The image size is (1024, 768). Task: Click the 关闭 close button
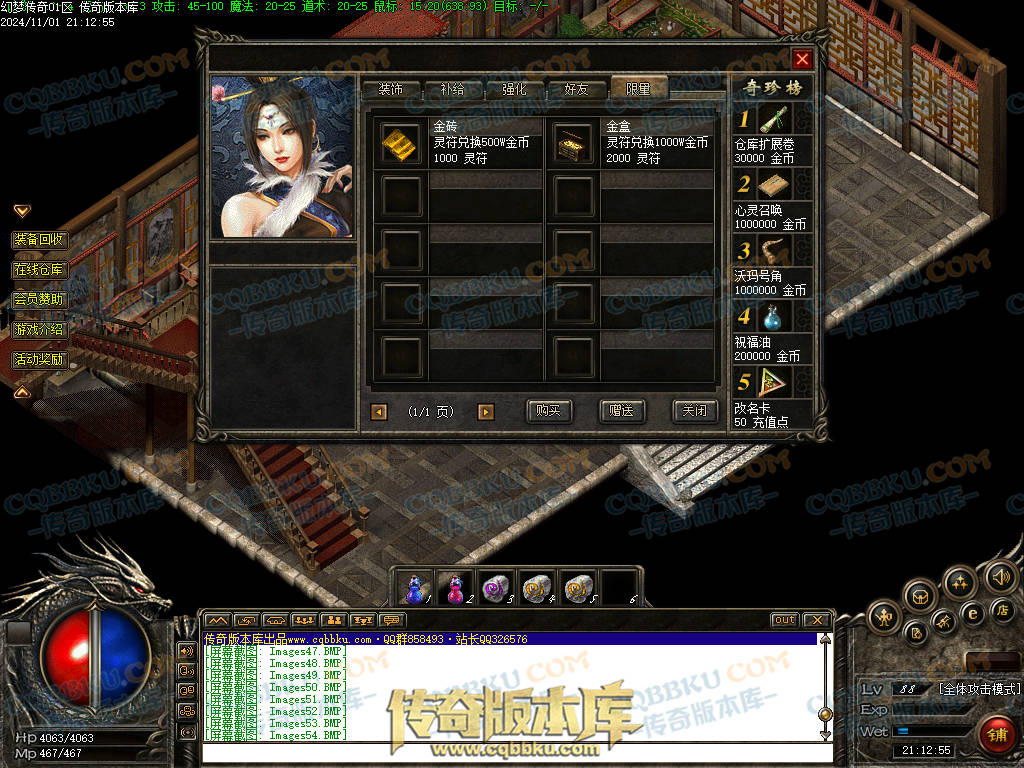click(695, 411)
